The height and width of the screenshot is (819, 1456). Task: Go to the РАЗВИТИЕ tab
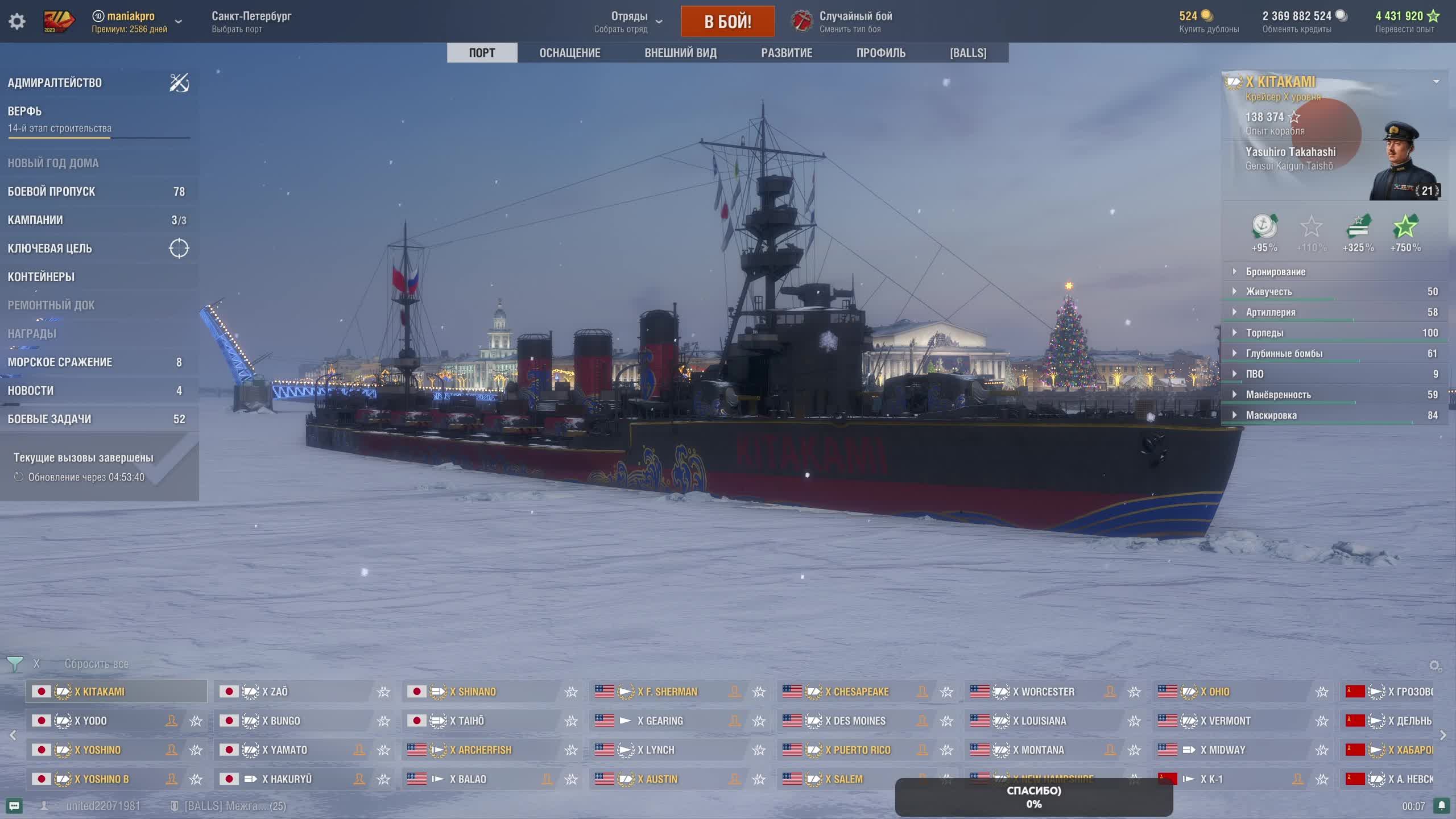coord(787,53)
